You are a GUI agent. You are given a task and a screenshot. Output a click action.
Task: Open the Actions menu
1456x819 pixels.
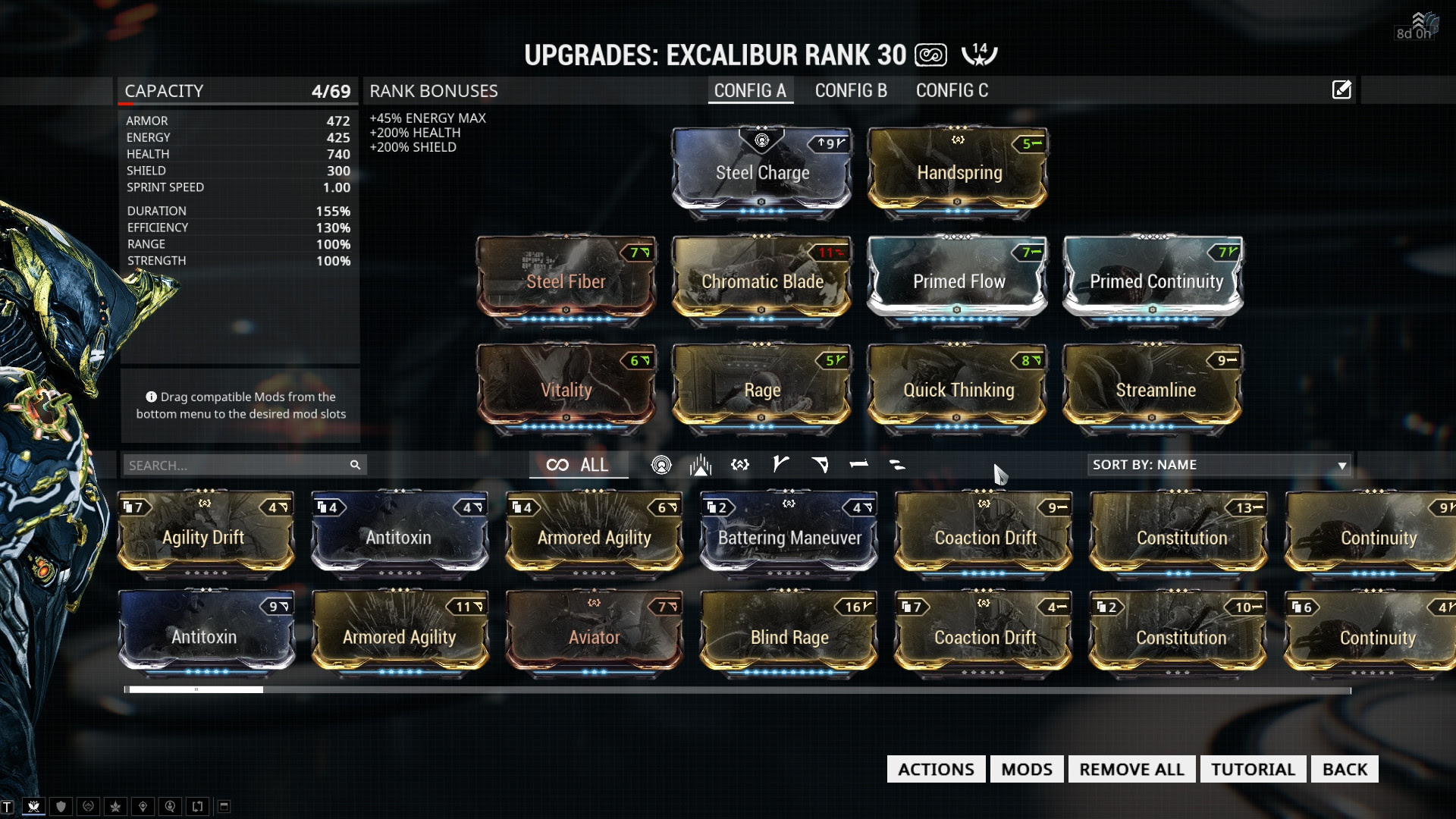936,769
